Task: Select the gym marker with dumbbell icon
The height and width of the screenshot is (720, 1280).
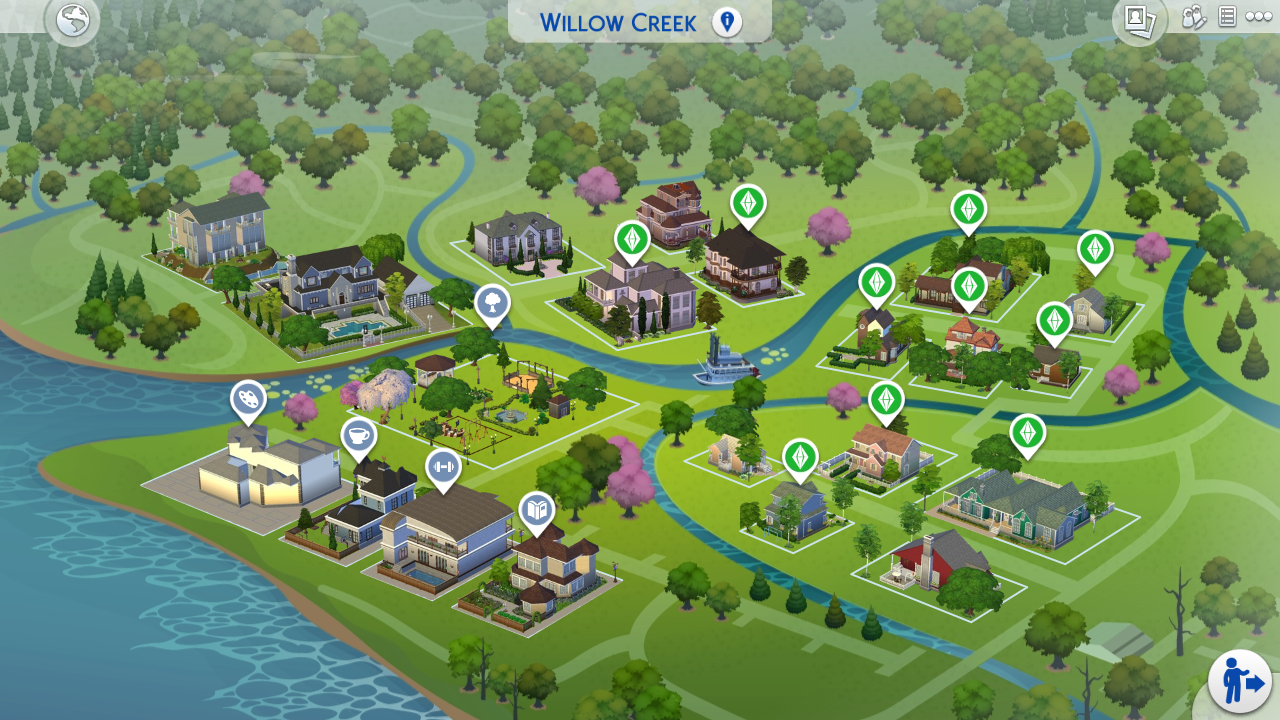Action: [443, 466]
